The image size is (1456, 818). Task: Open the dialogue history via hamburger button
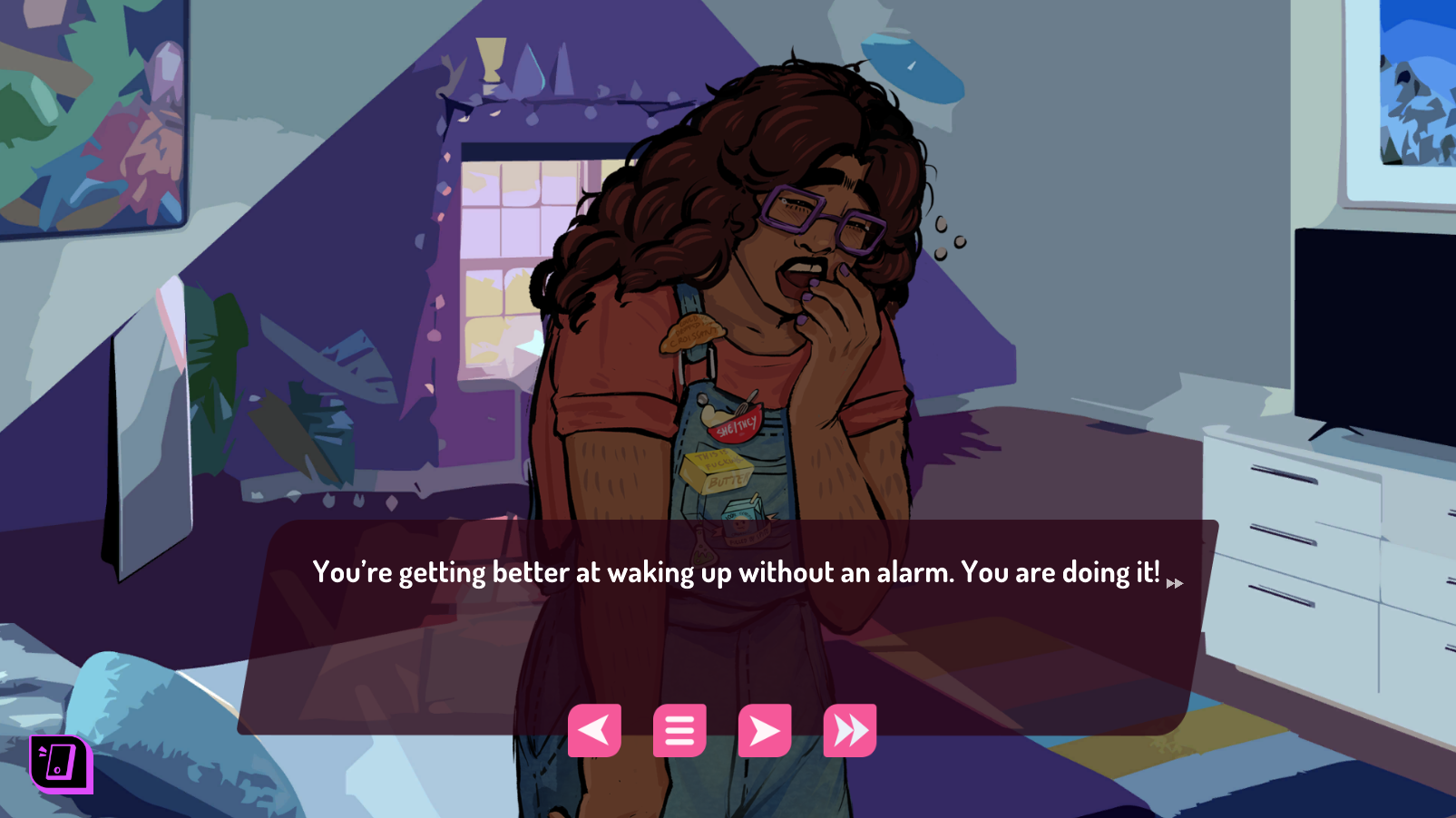[x=679, y=729]
